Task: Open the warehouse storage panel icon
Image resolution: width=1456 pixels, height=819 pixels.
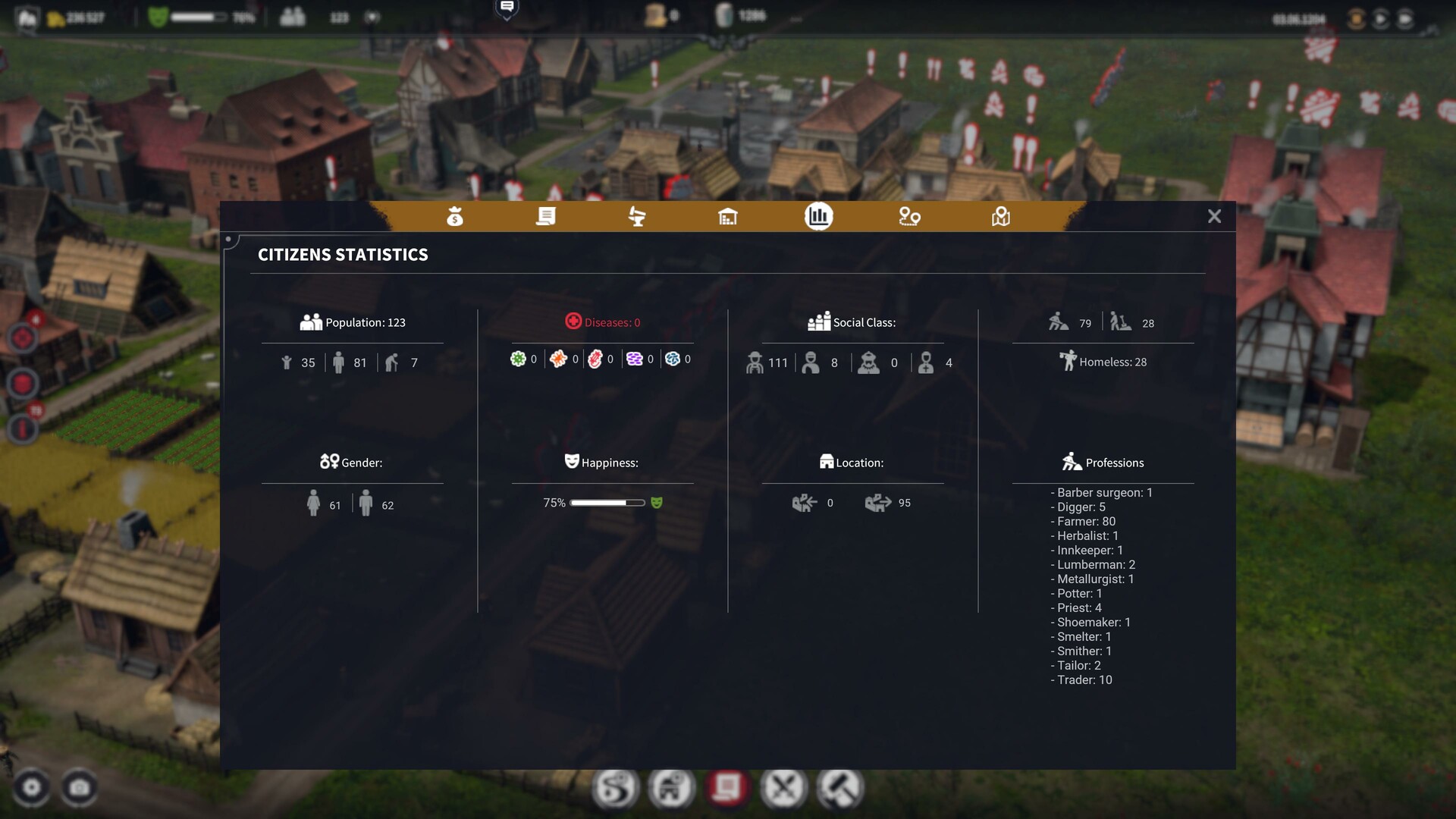Action: [x=728, y=217]
